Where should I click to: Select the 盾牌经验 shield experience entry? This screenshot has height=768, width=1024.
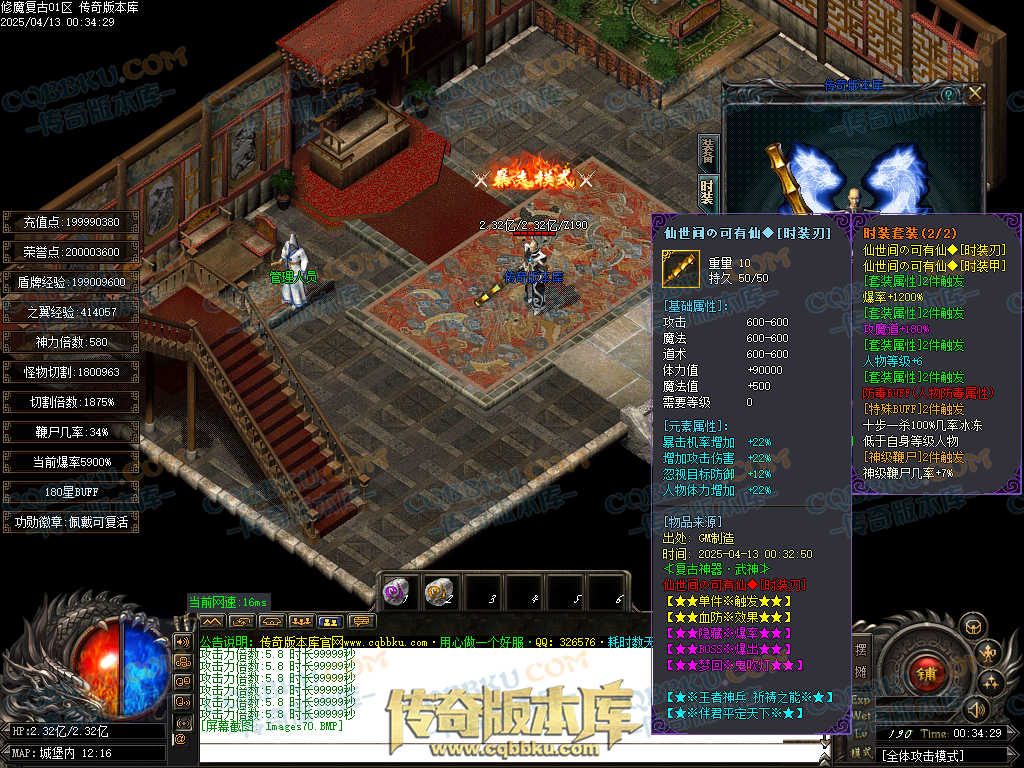tap(70, 282)
